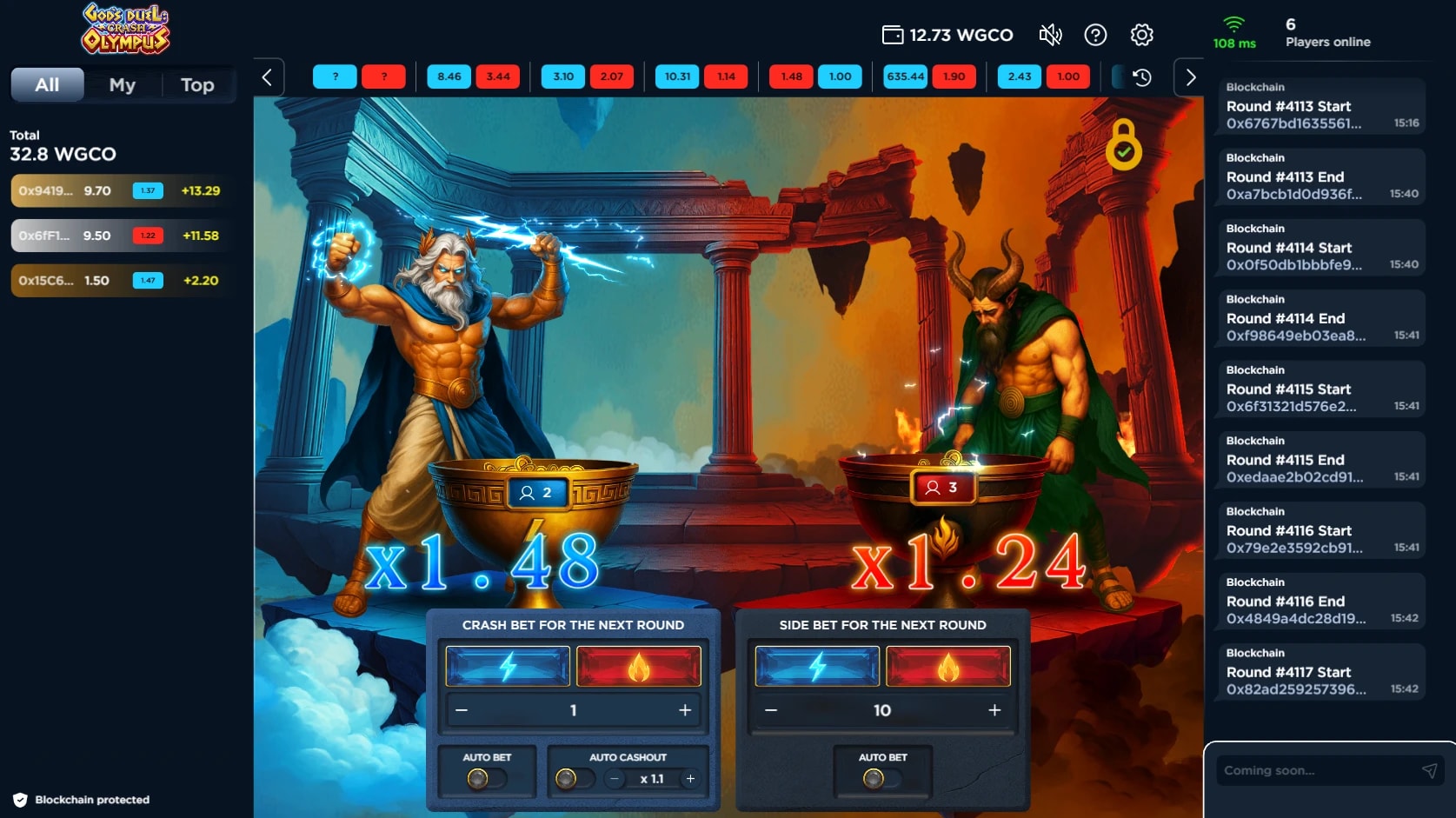Show the round history clock

click(1142, 77)
